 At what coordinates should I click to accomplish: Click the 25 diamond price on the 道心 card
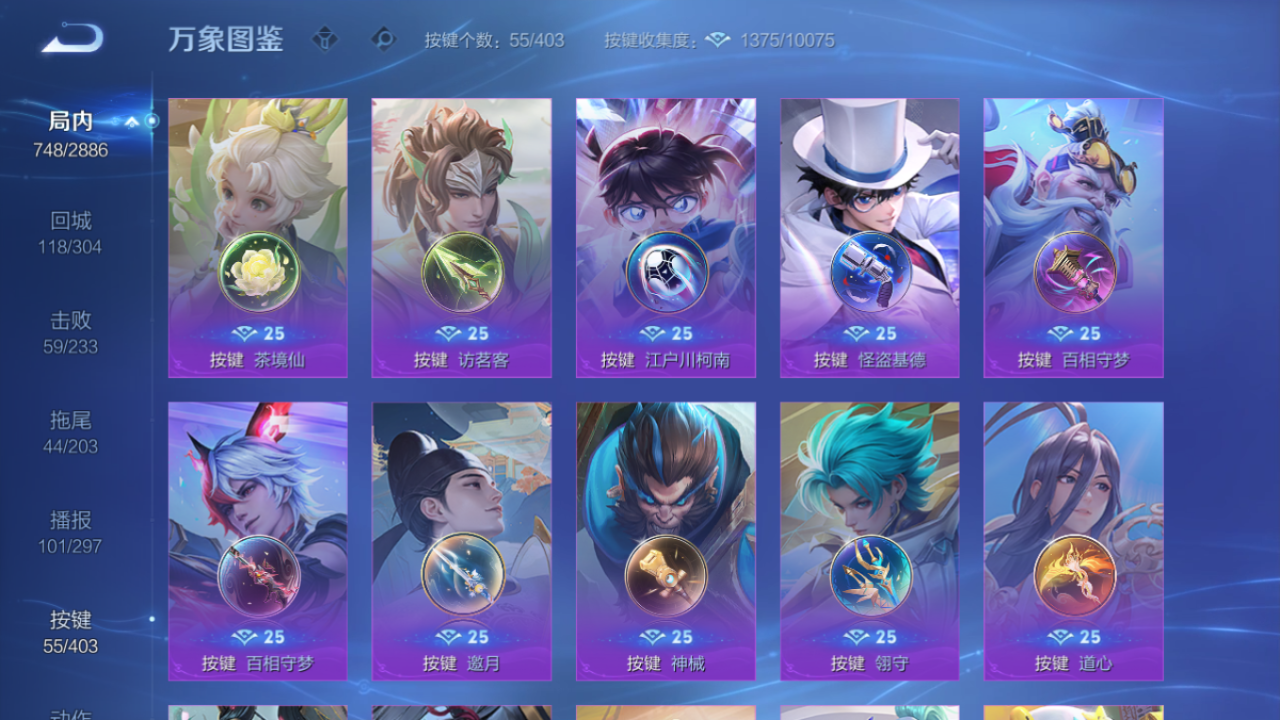click(x=1074, y=636)
